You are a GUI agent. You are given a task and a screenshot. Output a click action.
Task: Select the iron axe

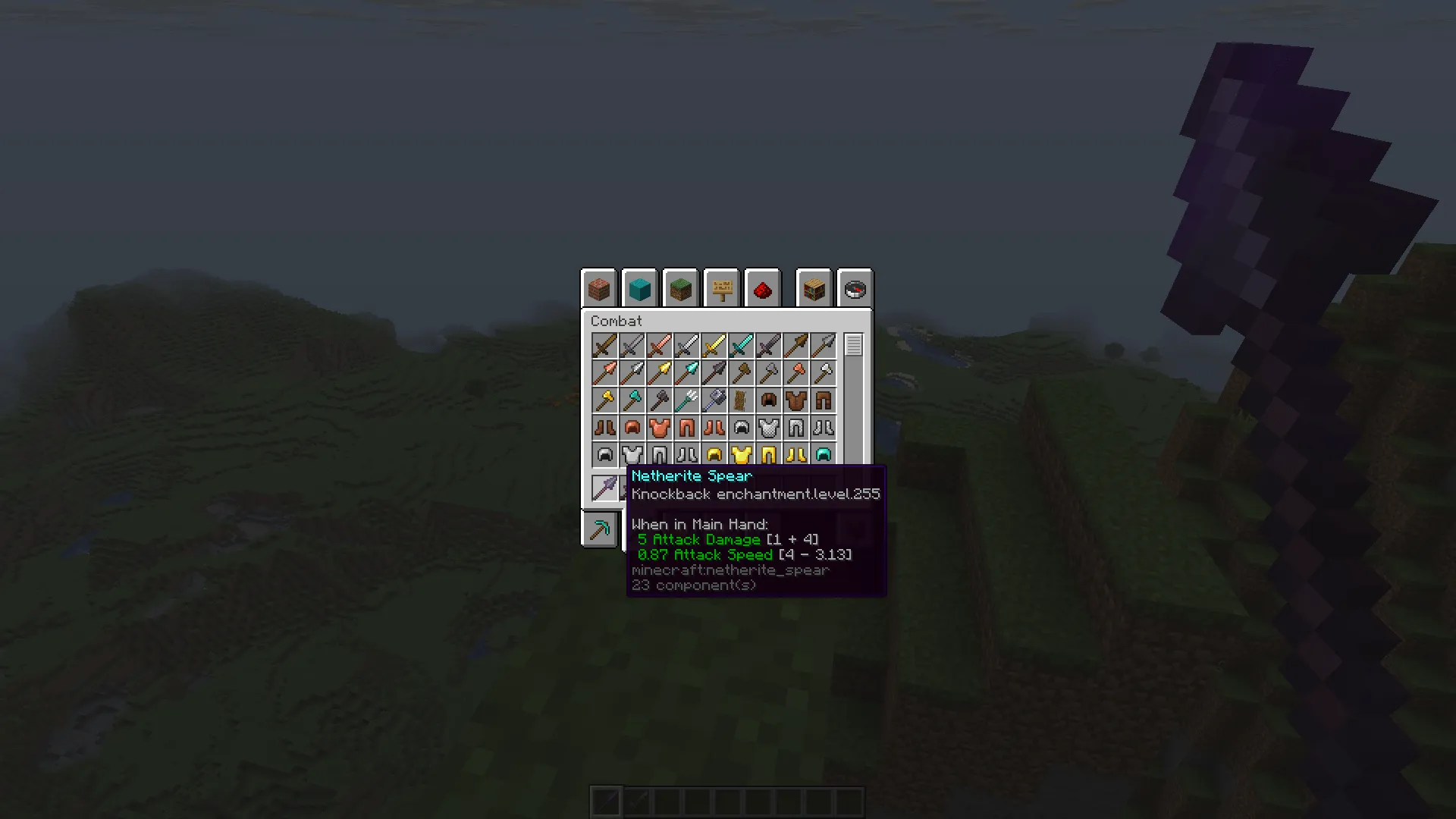pos(823,372)
